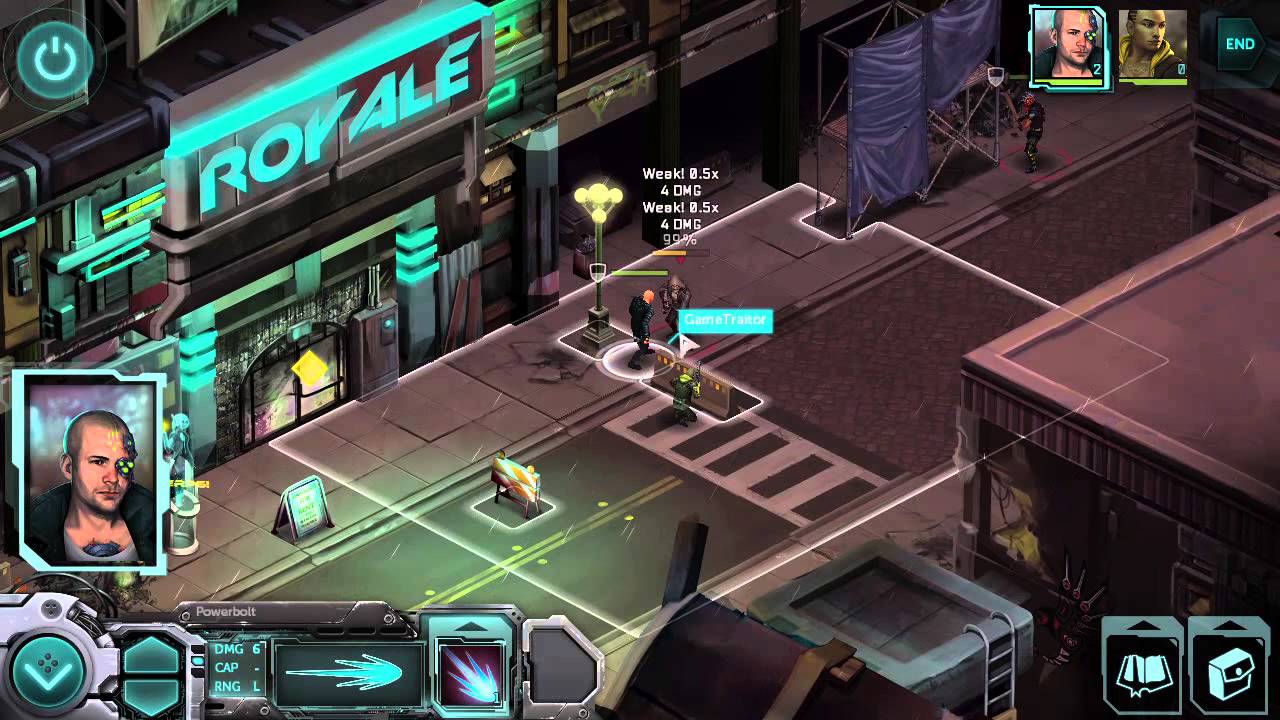Select the bald cyber-eyed party member portrait
Image resolution: width=1280 pixels, height=720 pixels.
tap(1068, 46)
